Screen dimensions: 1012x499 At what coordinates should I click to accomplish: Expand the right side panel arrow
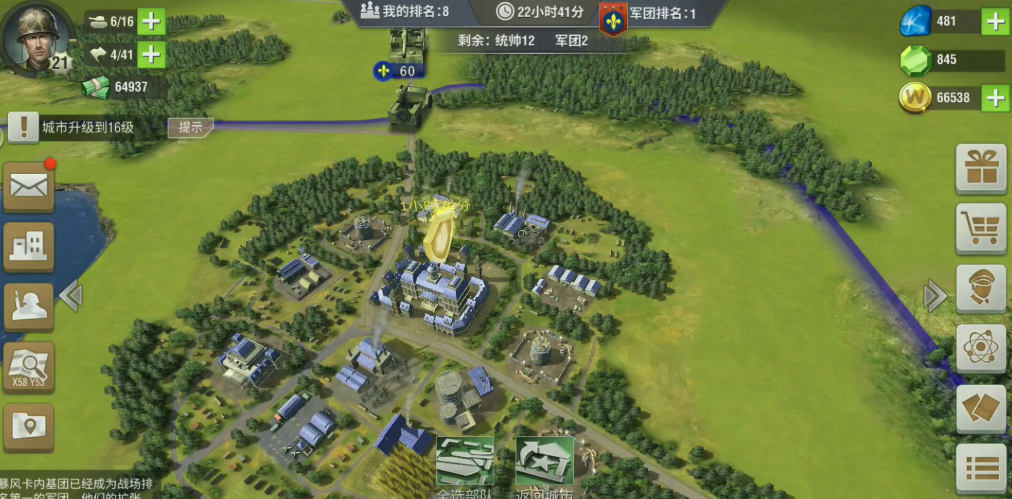[x=935, y=295]
